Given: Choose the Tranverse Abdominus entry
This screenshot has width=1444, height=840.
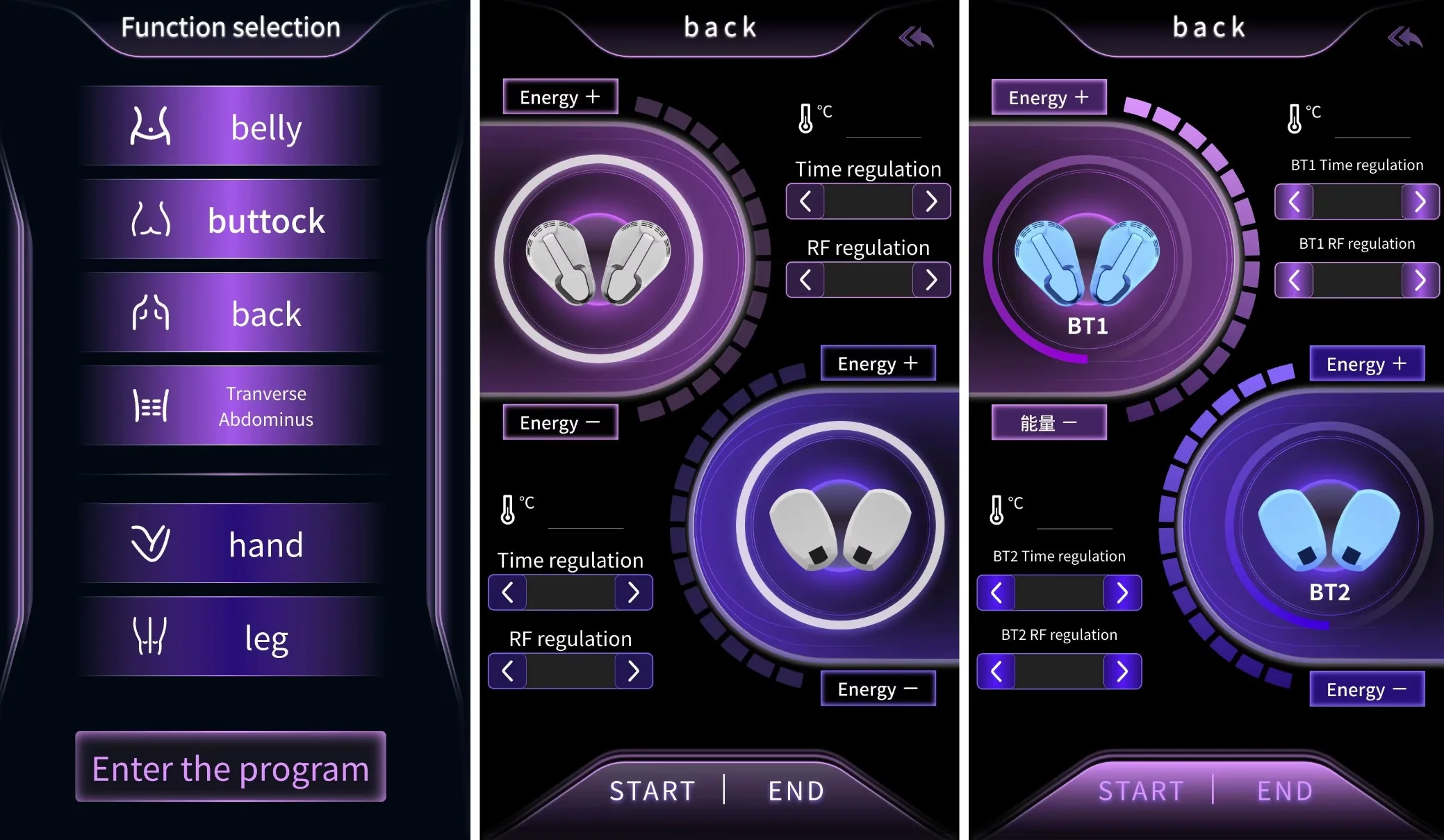Looking at the screenshot, I should pyautogui.click(x=231, y=406).
